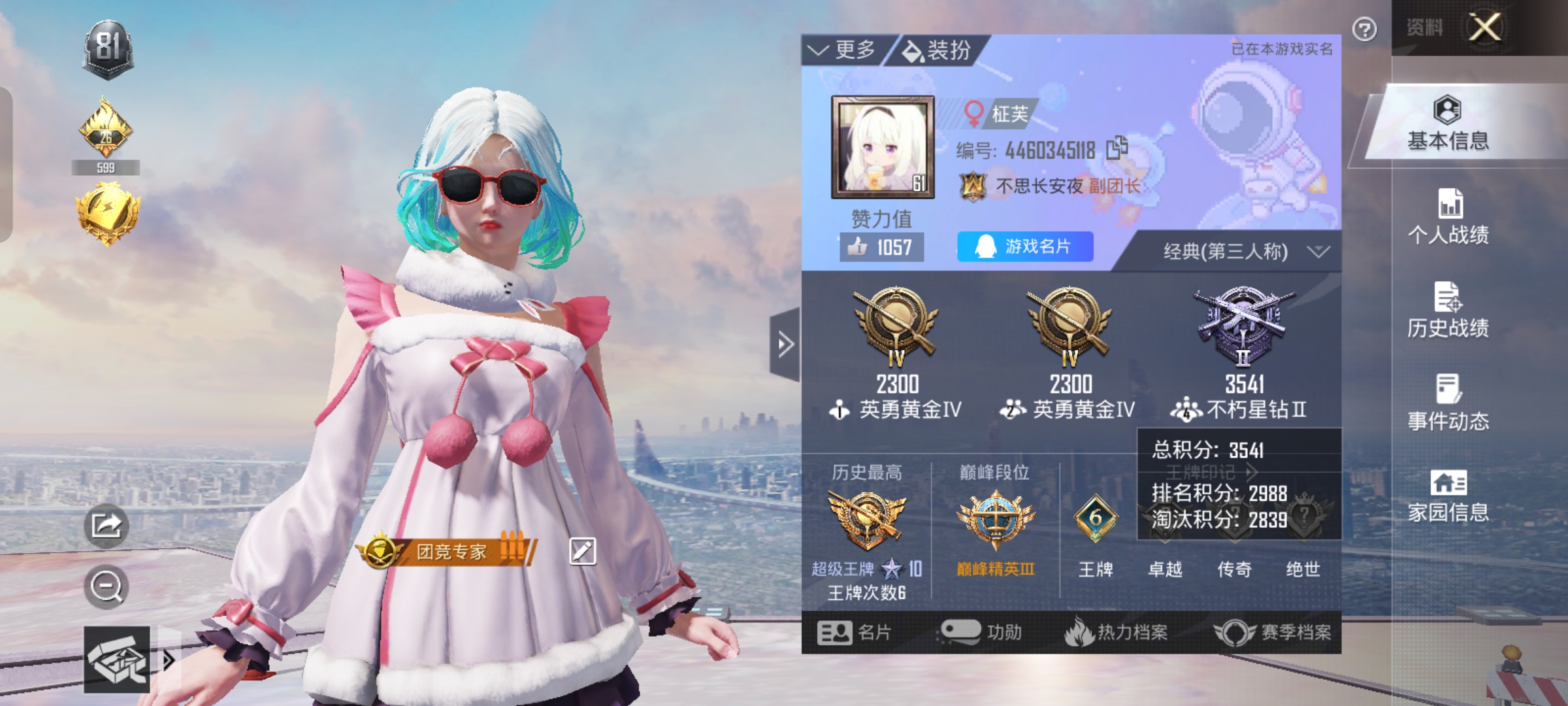Open the 赛季档案 section
Screen dimensions: 1568x706
(1273, 632)
